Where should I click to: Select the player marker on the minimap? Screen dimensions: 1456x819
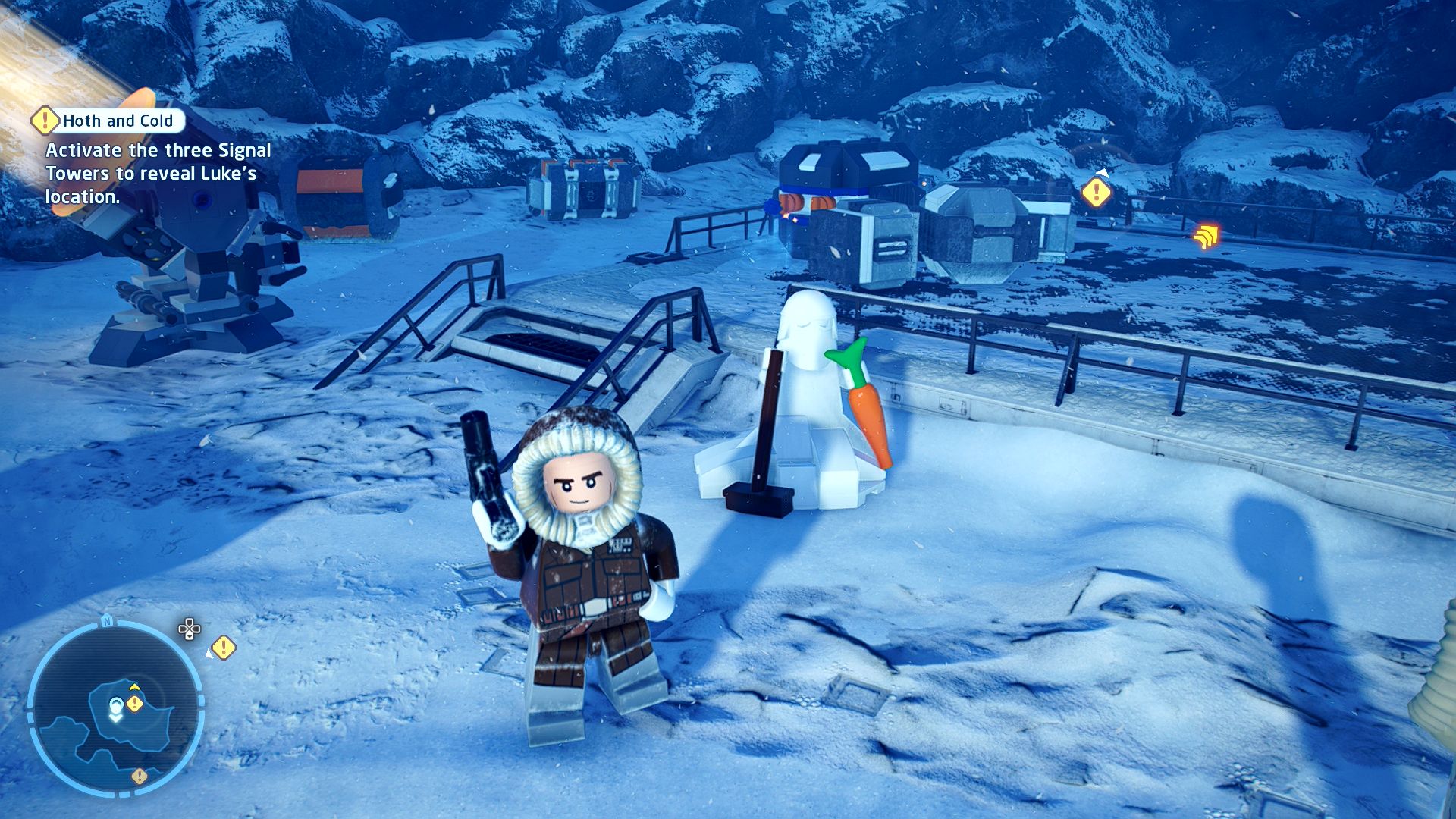click(x=115, y=708)
